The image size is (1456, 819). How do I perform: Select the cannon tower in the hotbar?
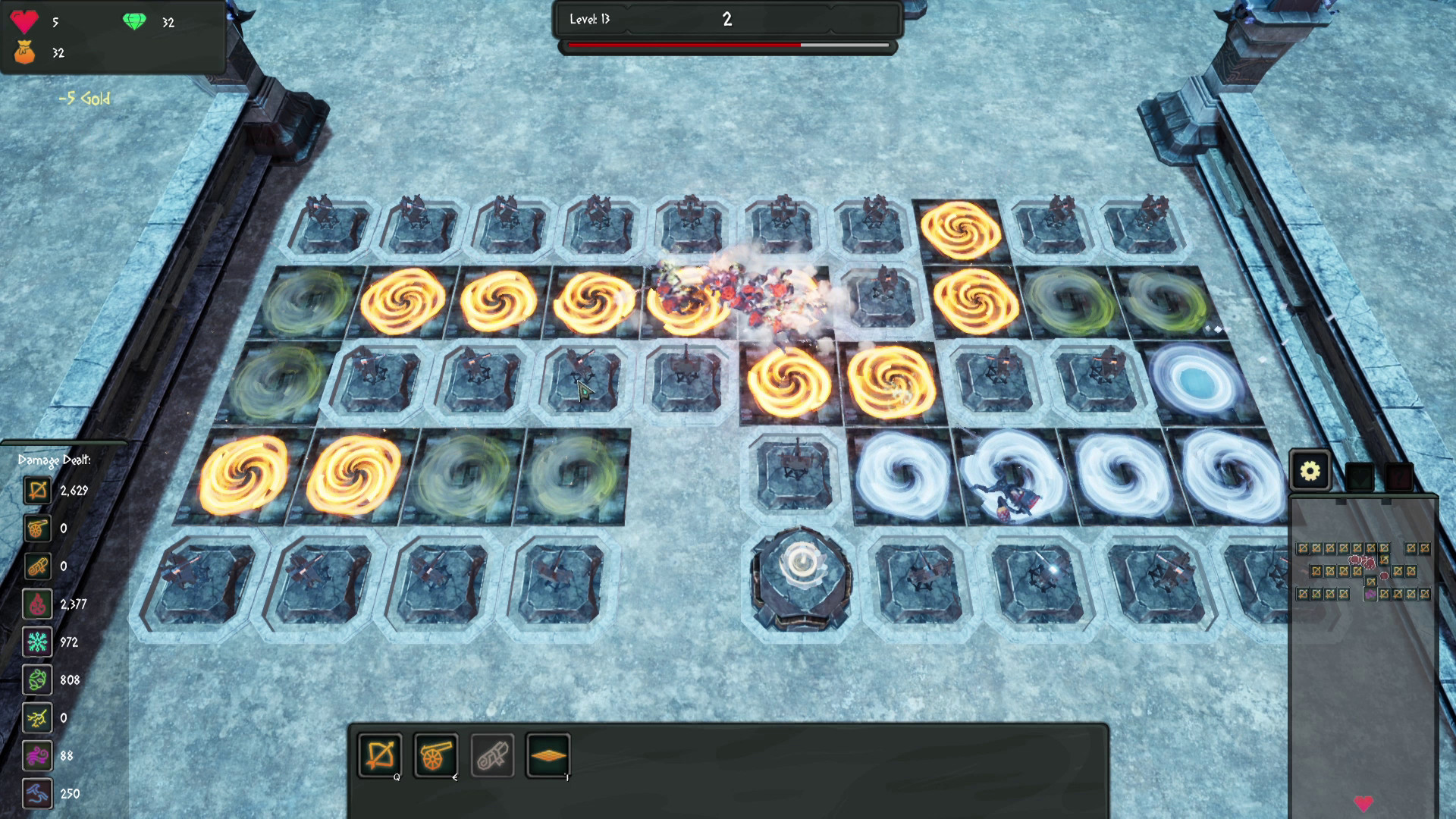pos(435,756)
